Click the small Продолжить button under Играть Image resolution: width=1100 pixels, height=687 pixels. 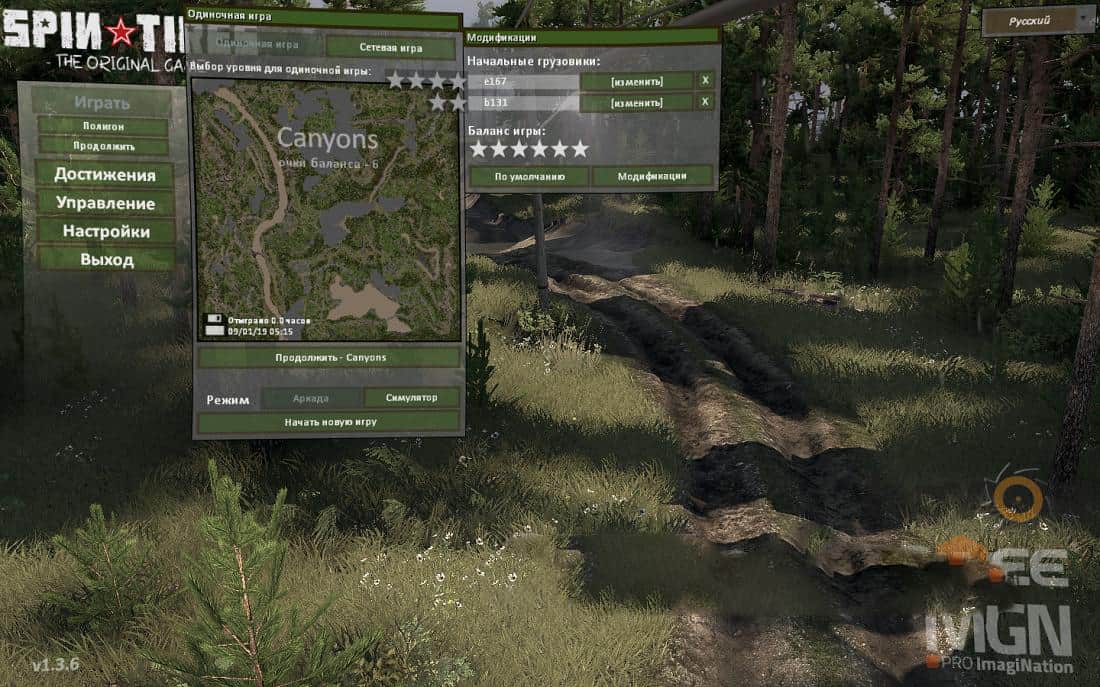(x=103, y=146)
